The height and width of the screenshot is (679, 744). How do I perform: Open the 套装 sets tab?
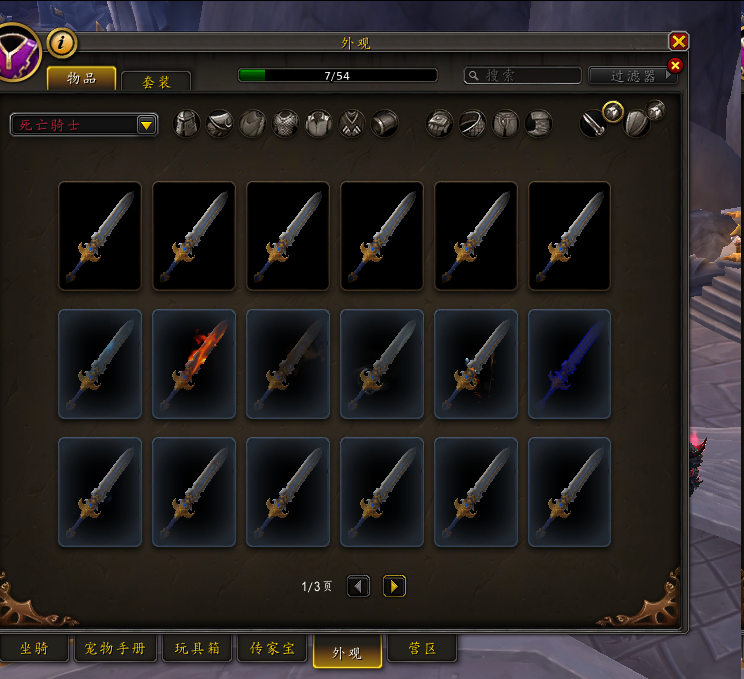tap(156, 82)
